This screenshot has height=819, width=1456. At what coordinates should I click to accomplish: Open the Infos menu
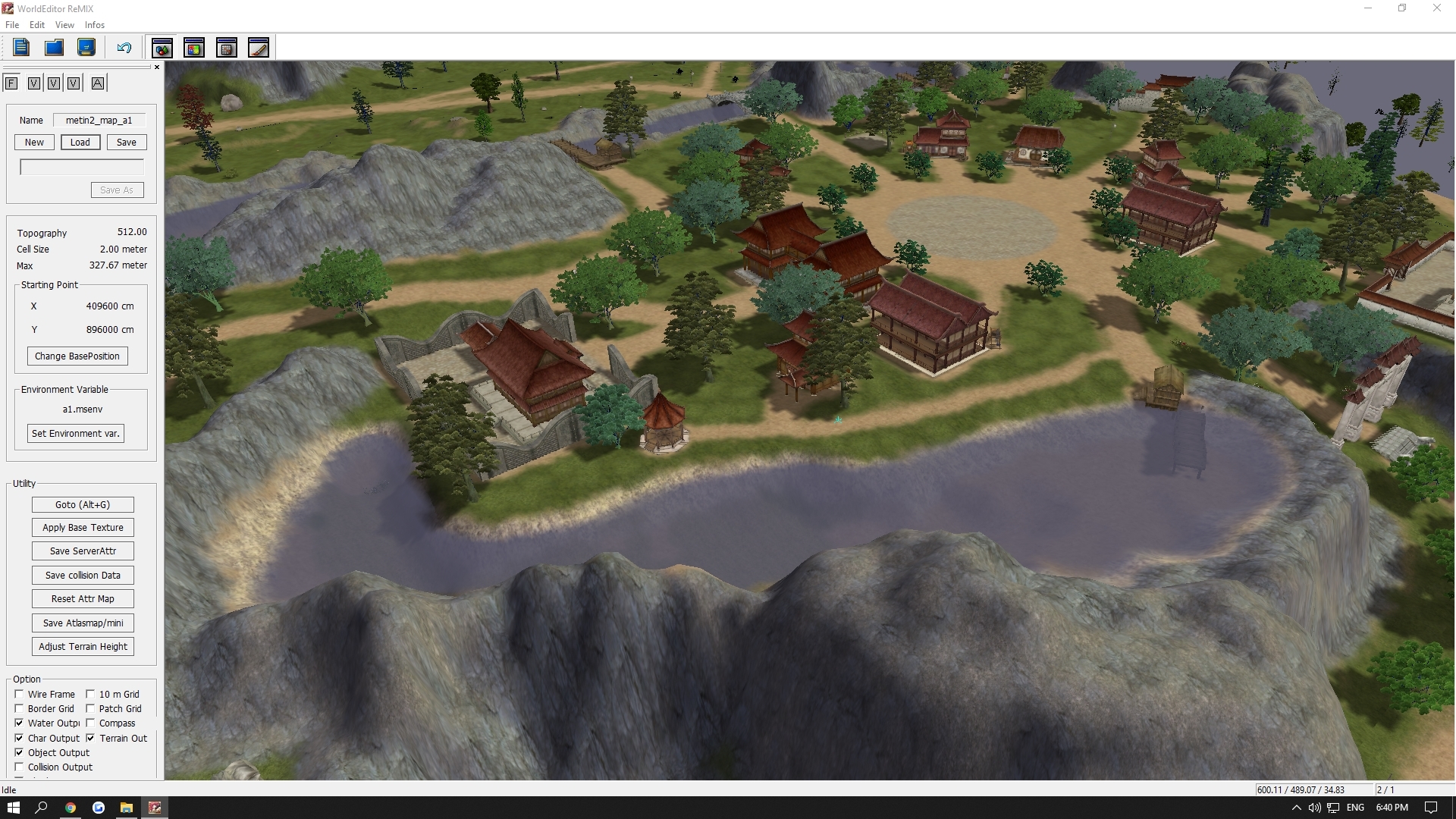point(94,25)
